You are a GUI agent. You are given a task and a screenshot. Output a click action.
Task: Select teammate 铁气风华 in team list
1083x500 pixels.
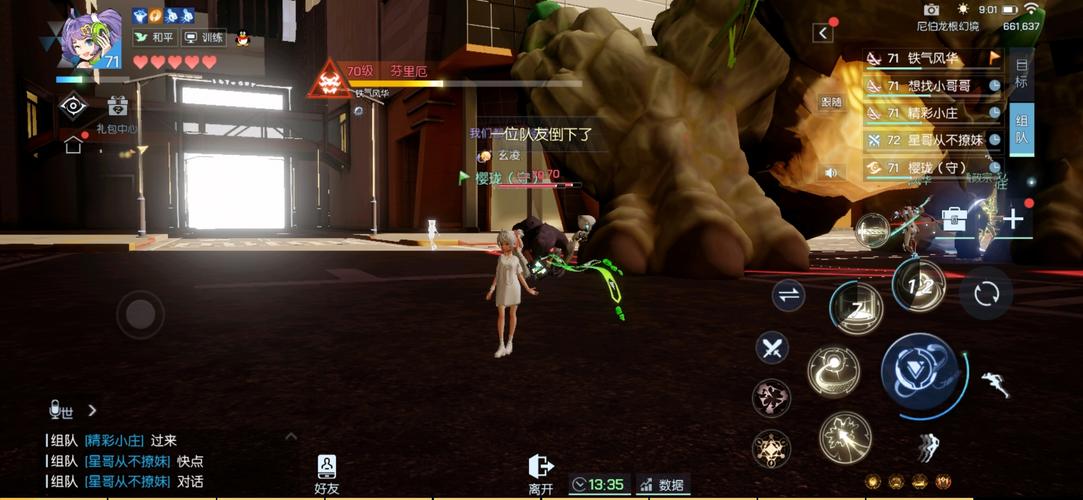(x=932, y=58)
